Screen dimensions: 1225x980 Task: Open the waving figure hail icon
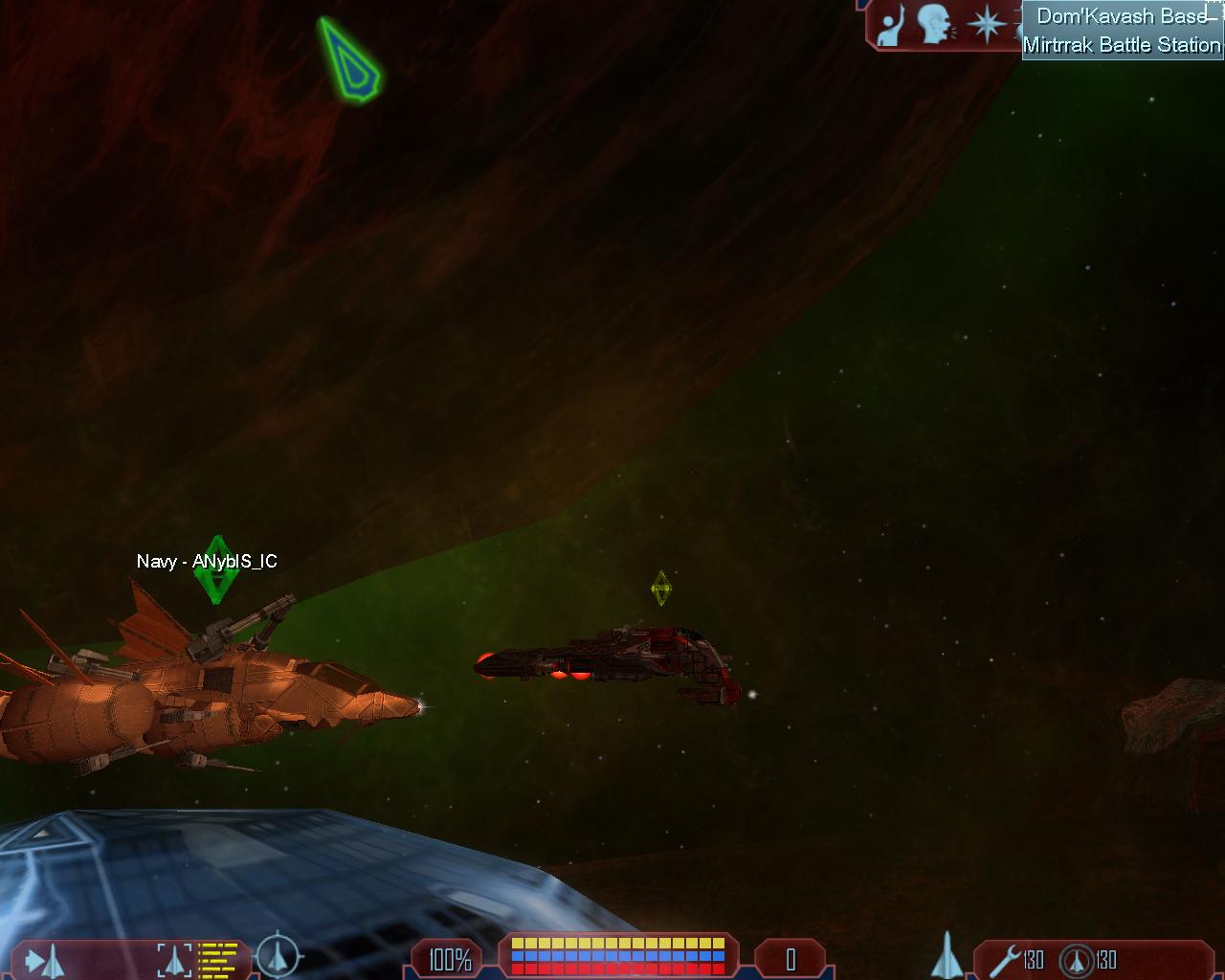[890, 25]
